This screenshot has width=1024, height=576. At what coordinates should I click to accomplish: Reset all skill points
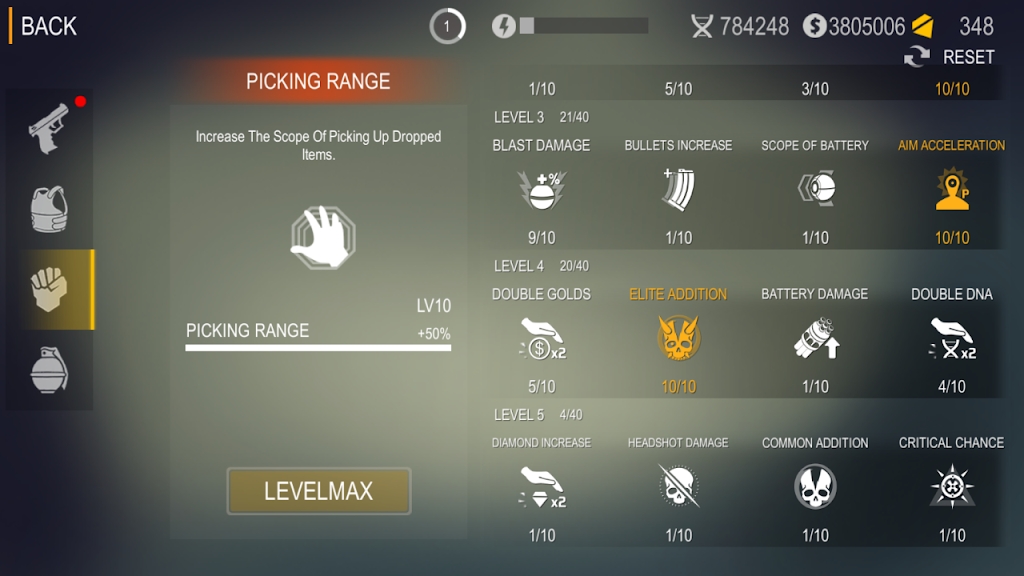click(x=950, y=57)
